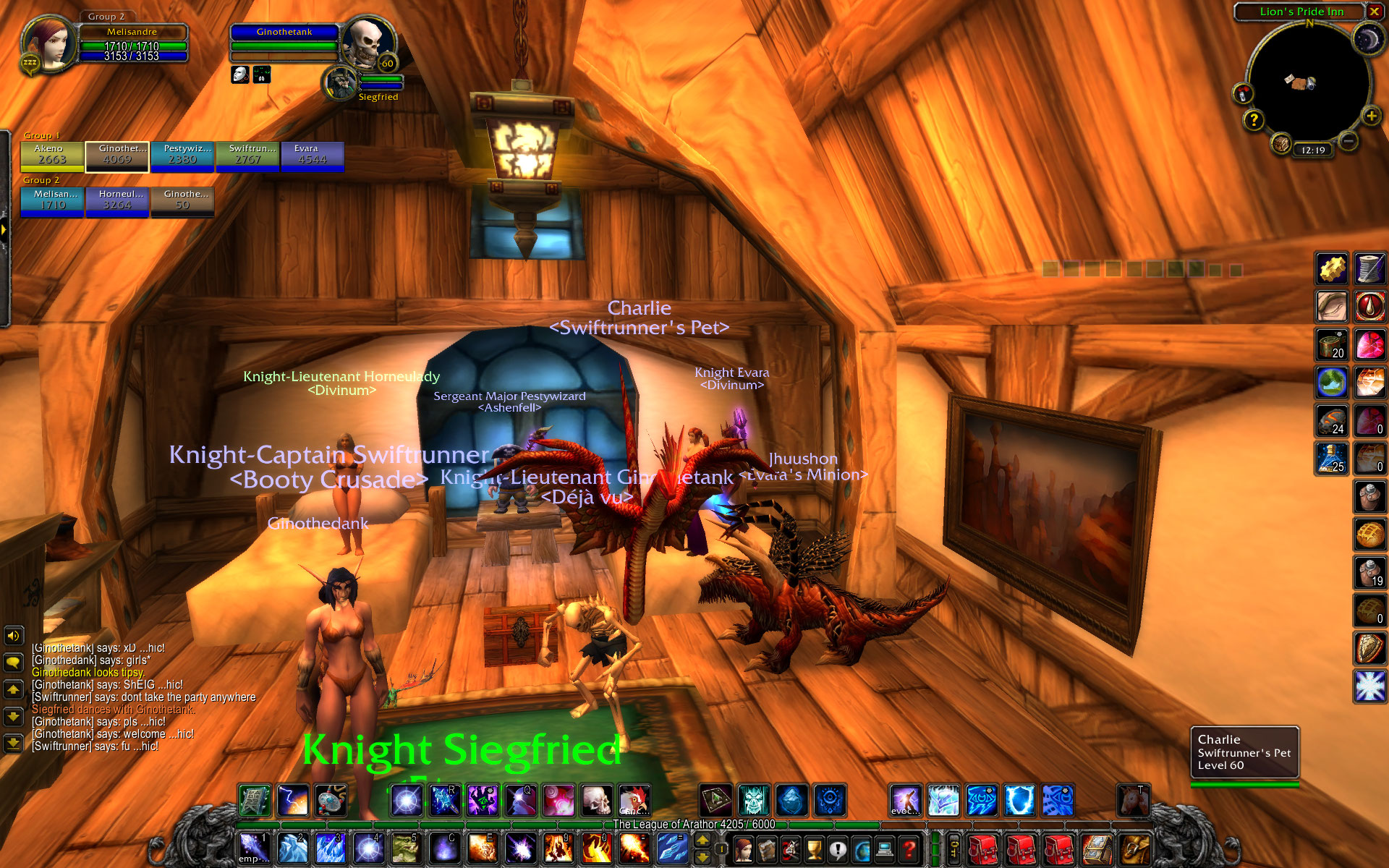Open the chat speech bubble menu

tap(14, 662)
